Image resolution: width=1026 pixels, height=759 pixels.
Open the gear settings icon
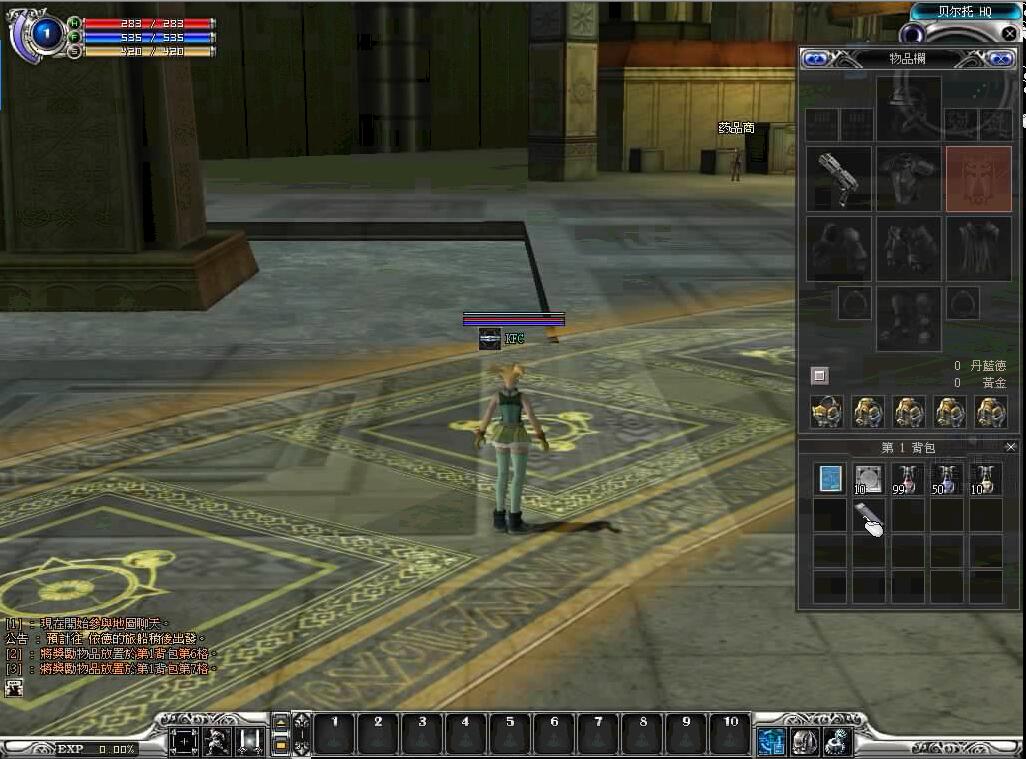(837, 741)
